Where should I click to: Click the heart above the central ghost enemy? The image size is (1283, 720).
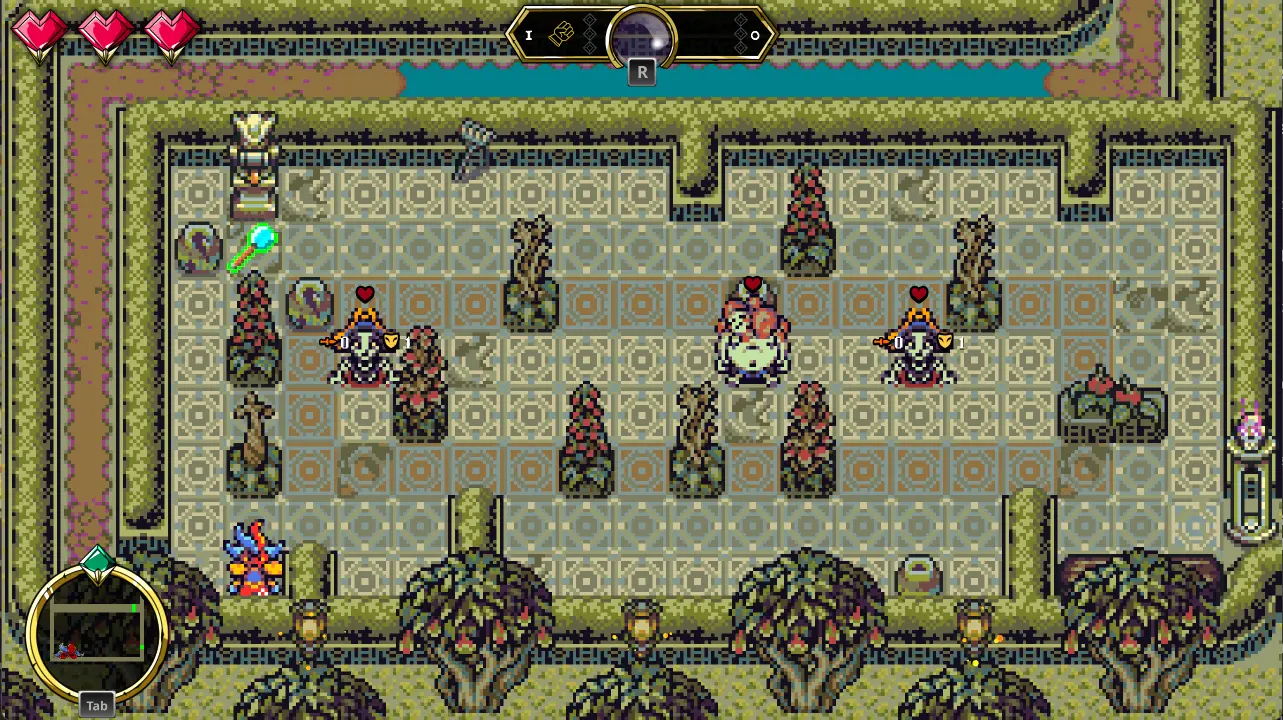(x=752, y=283)
